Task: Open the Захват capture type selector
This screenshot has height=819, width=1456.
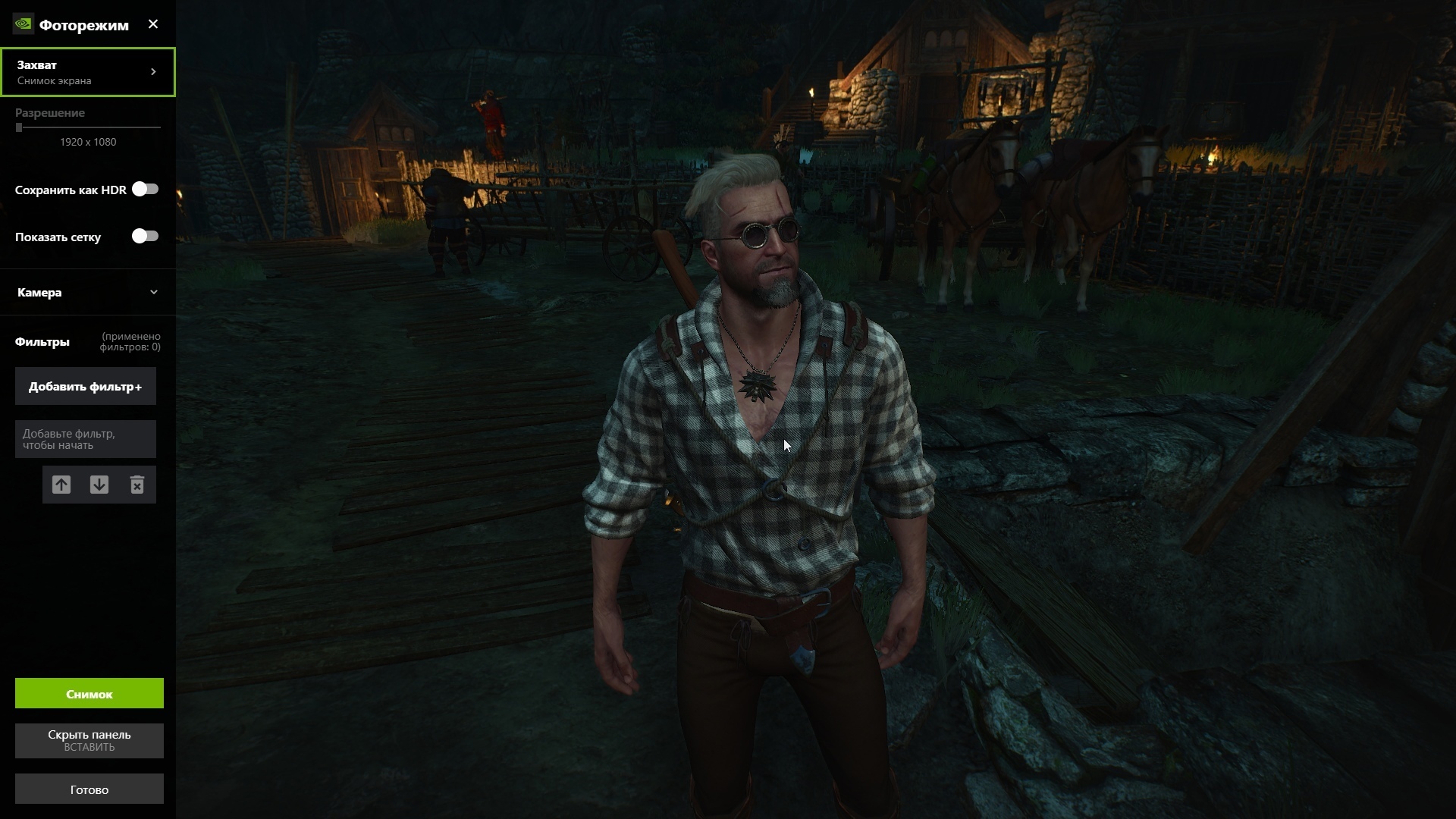Action: coord(88,72)
